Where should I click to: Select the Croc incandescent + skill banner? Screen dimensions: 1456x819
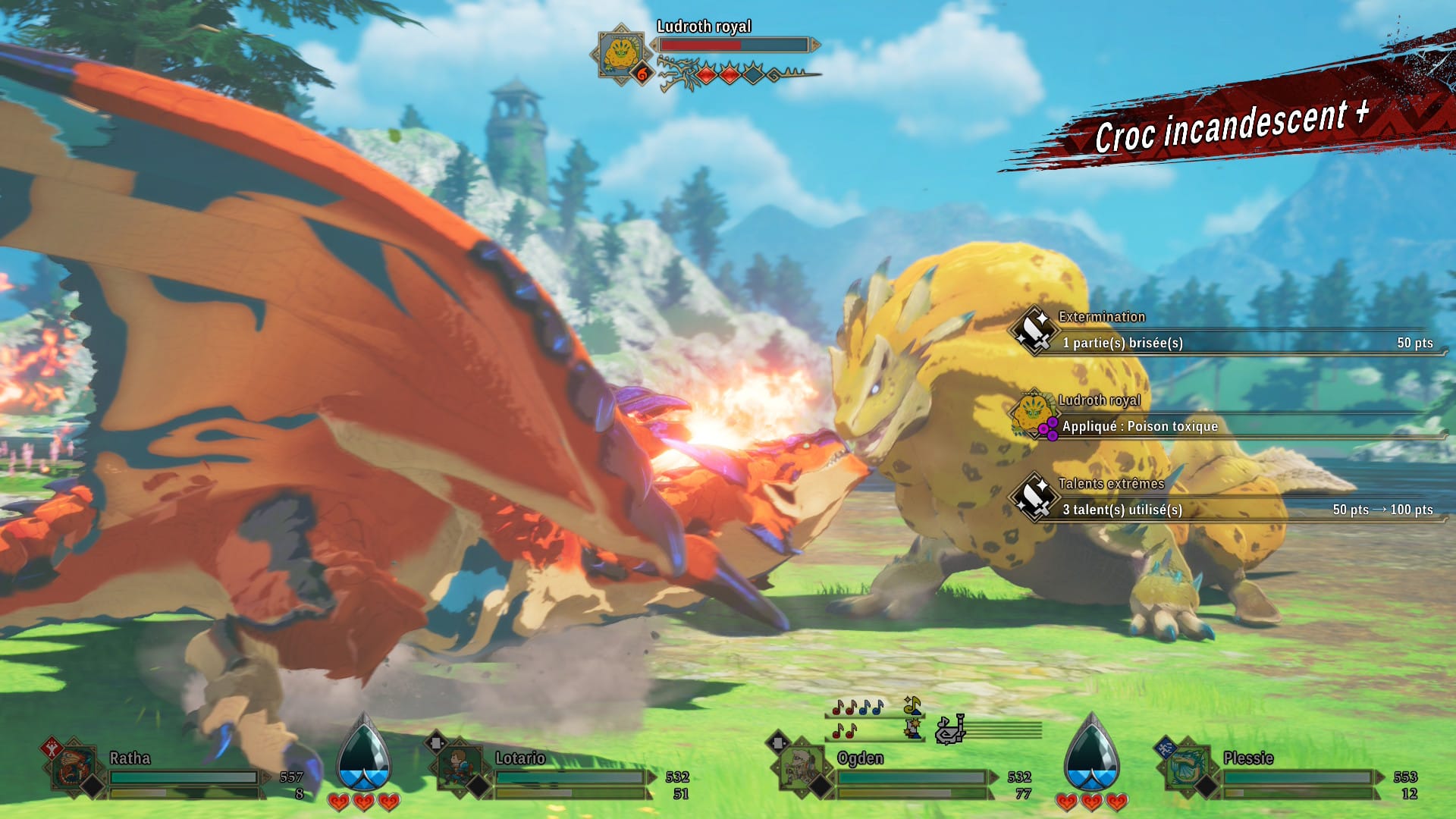click(1228, 125)
